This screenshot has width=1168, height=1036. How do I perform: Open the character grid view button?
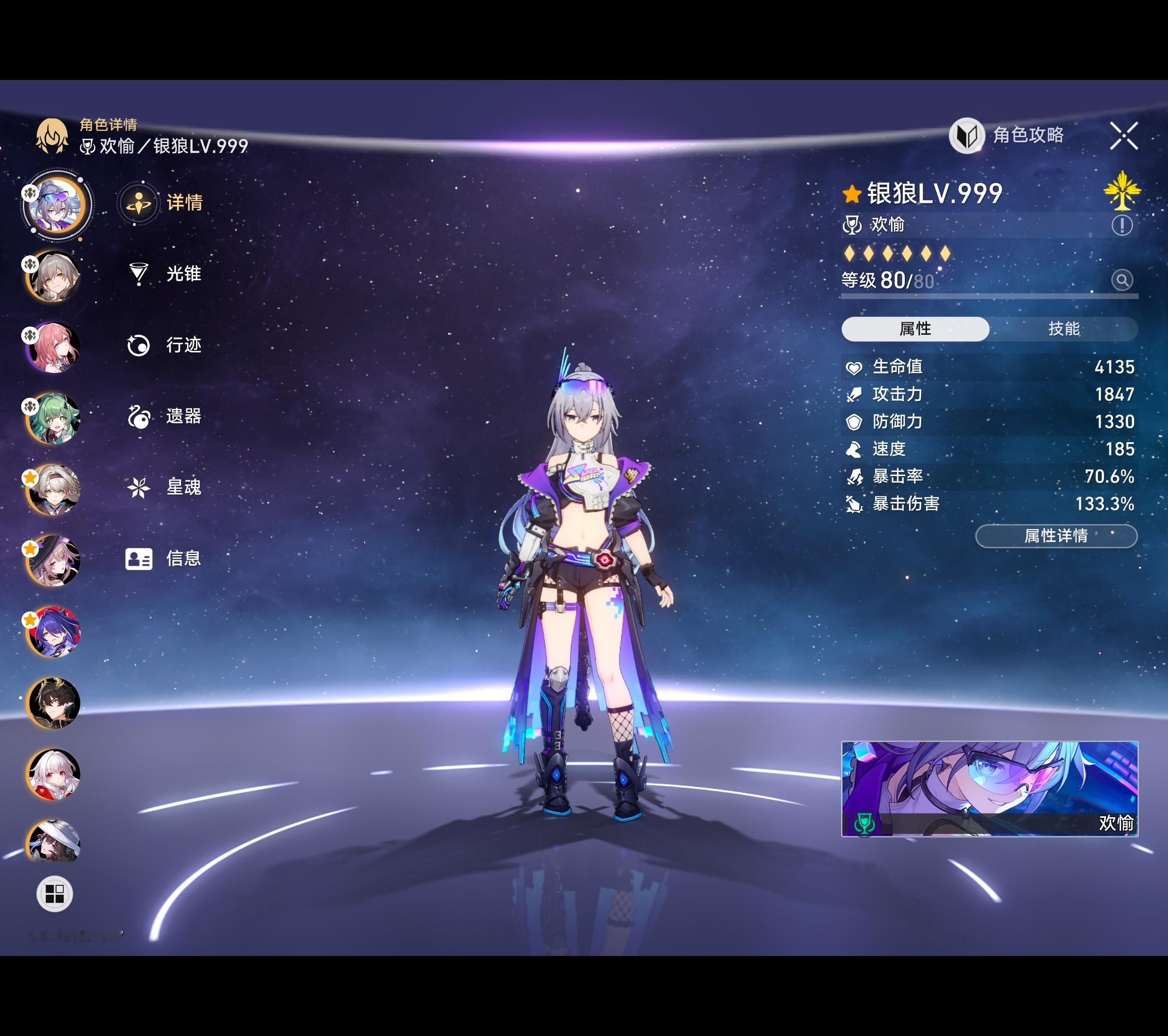tap(54, 894)
